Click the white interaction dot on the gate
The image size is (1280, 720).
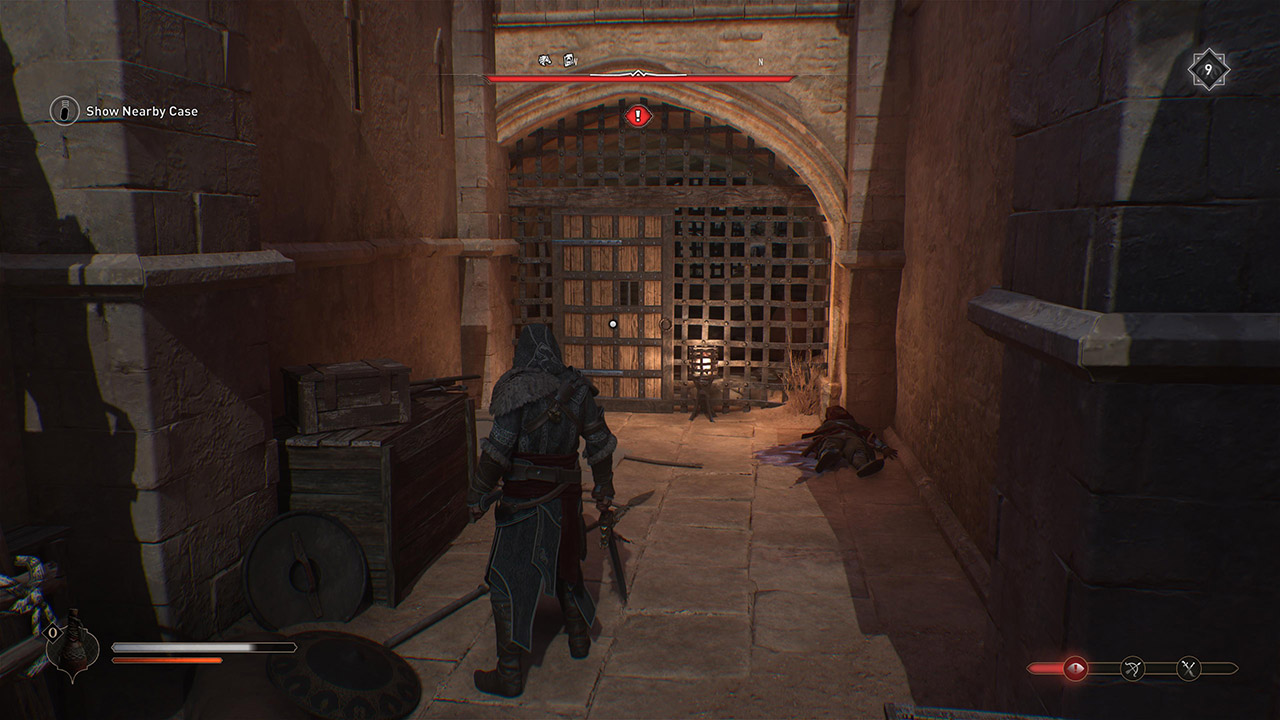tap(612, 323)
